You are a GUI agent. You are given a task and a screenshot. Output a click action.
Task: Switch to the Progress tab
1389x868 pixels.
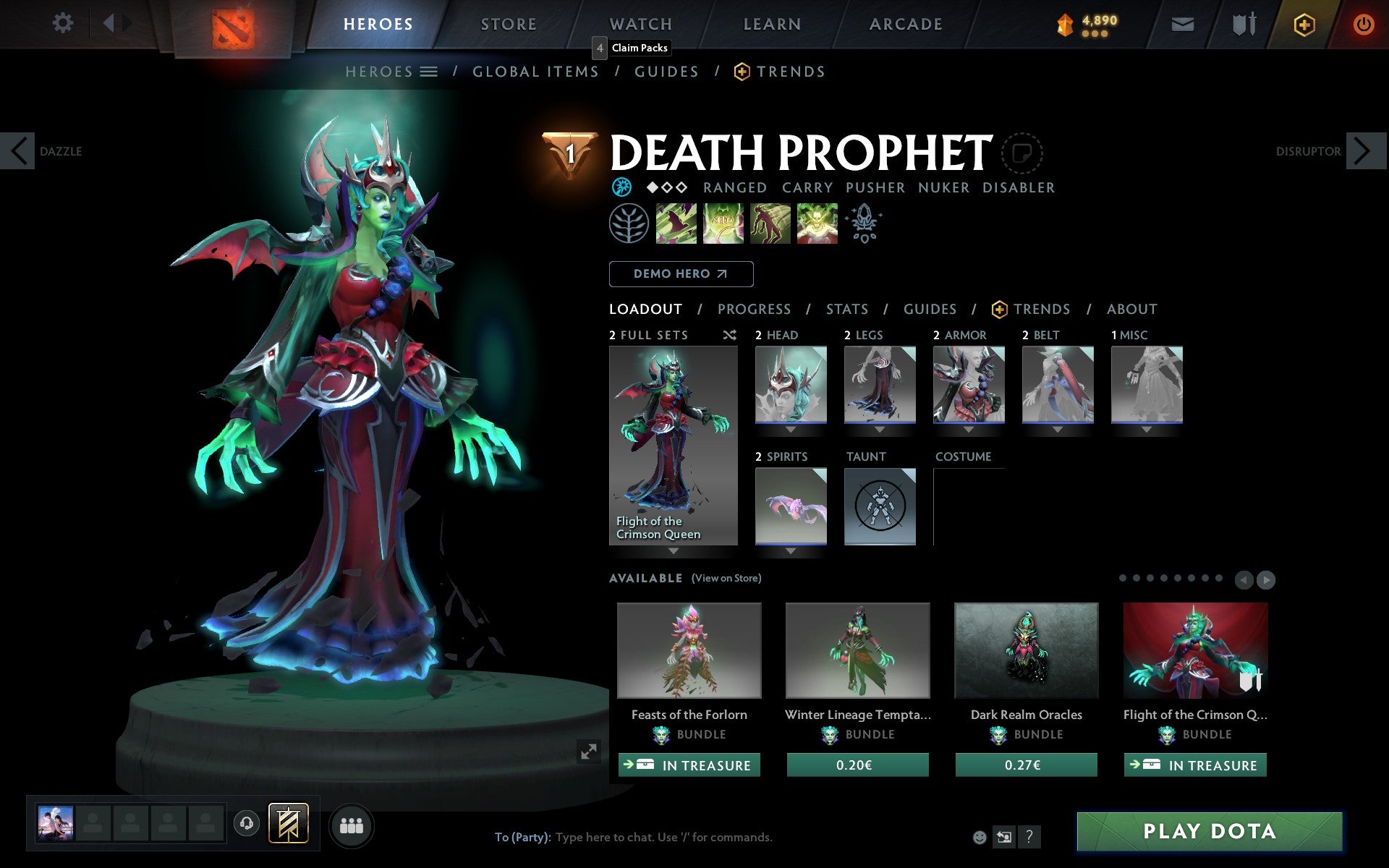[754, 310]
